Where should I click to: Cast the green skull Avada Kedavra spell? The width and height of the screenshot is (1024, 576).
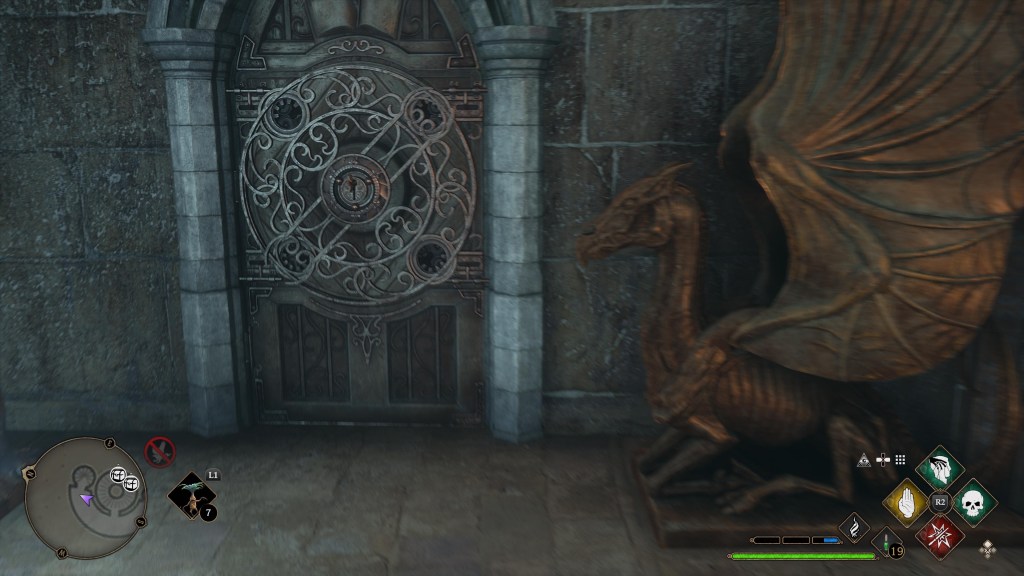tap(974, 502)
